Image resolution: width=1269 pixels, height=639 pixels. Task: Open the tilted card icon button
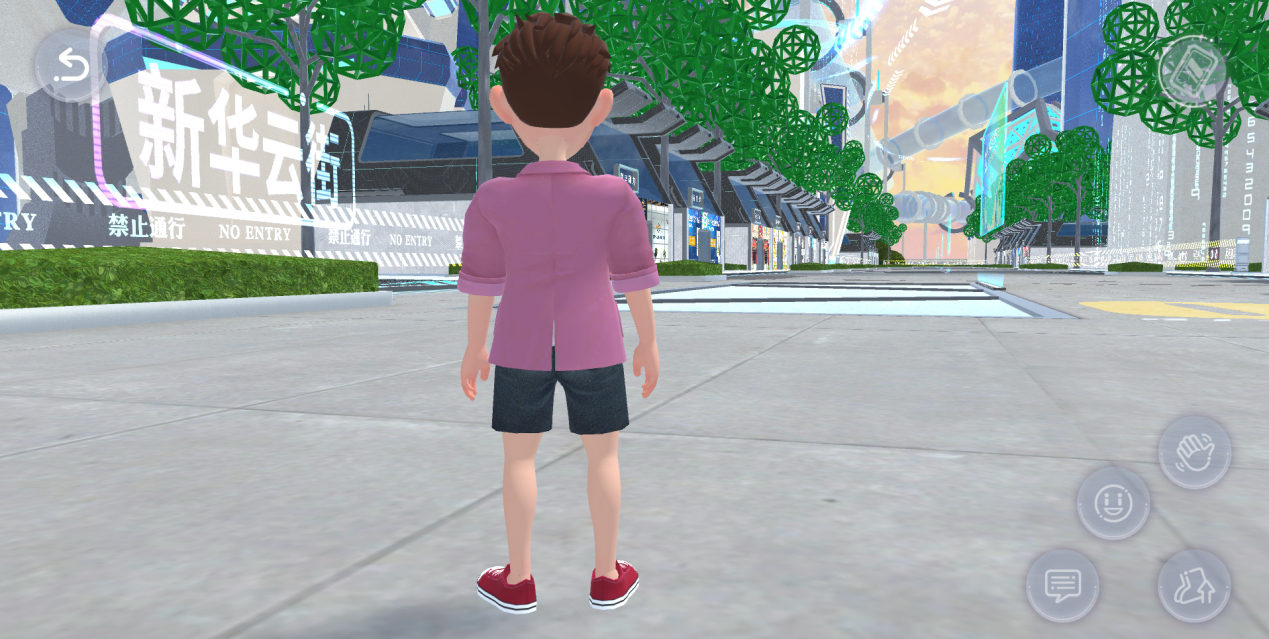tap(1193, 70)
